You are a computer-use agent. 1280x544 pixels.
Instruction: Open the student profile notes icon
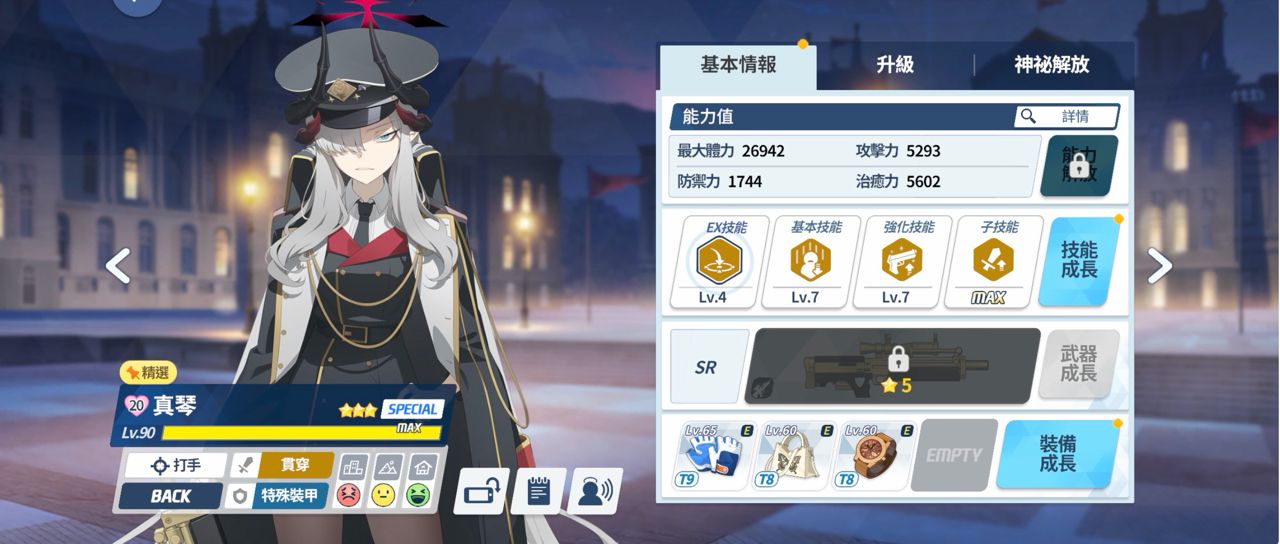tap(538, 491)
